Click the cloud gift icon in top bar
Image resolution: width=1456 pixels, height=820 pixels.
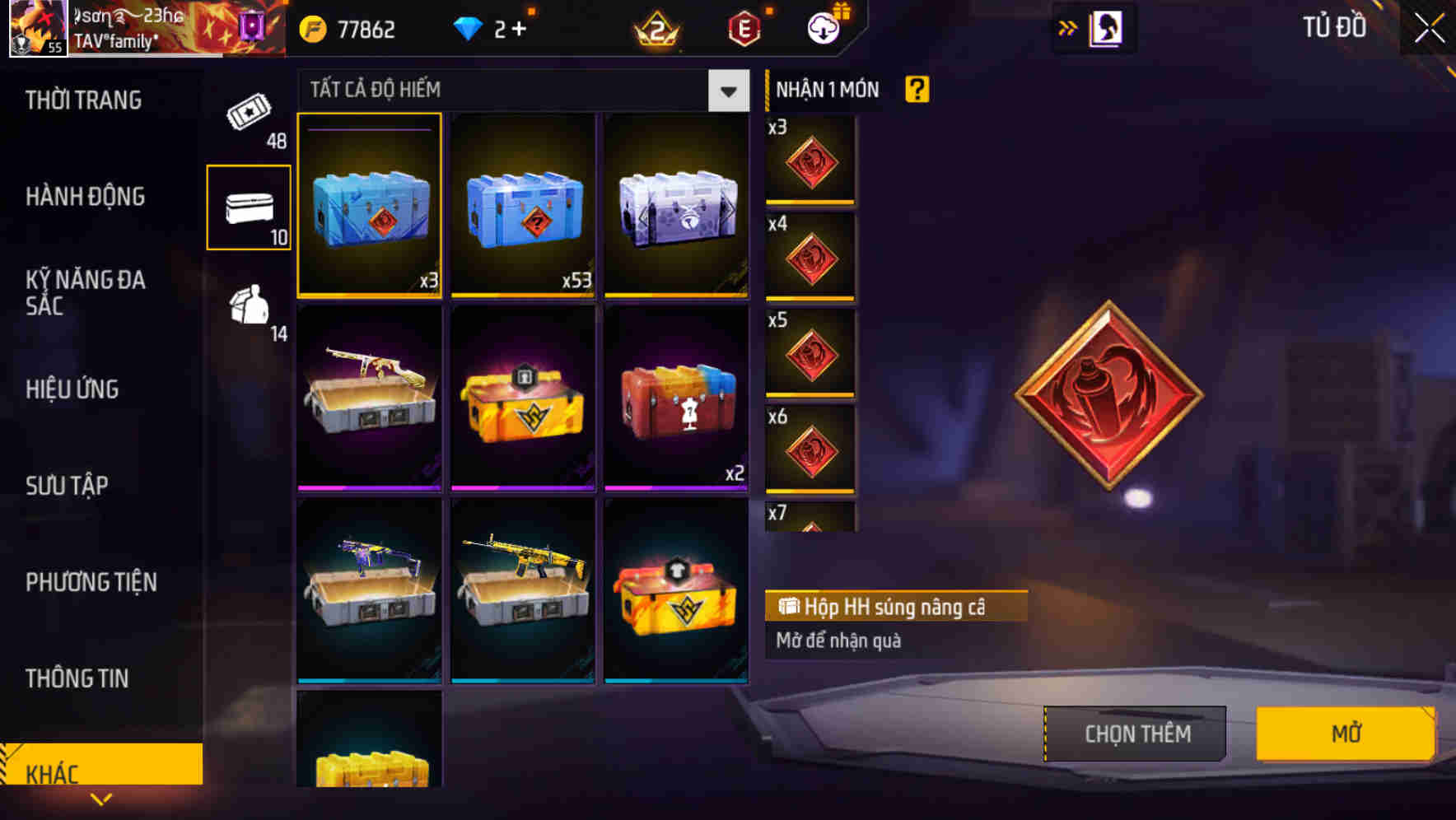pos(823,27)
